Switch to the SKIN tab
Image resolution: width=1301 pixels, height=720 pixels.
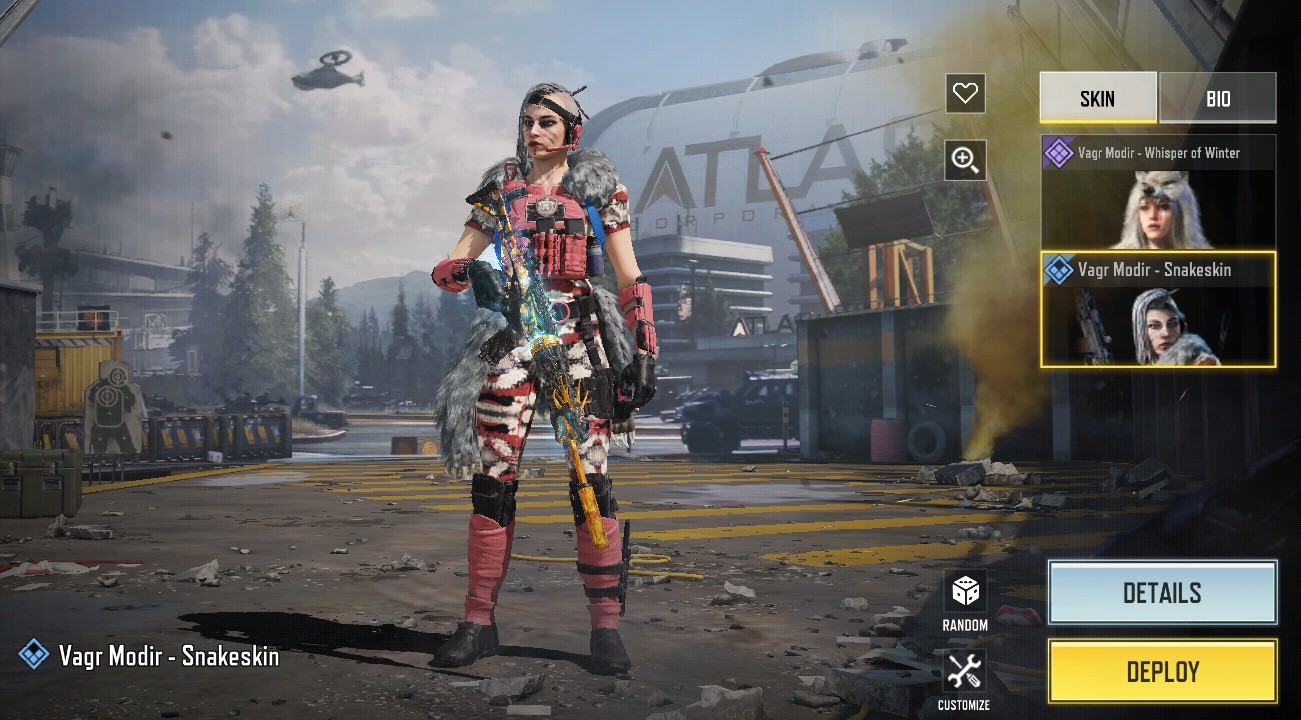click(x=1097, y=98)
